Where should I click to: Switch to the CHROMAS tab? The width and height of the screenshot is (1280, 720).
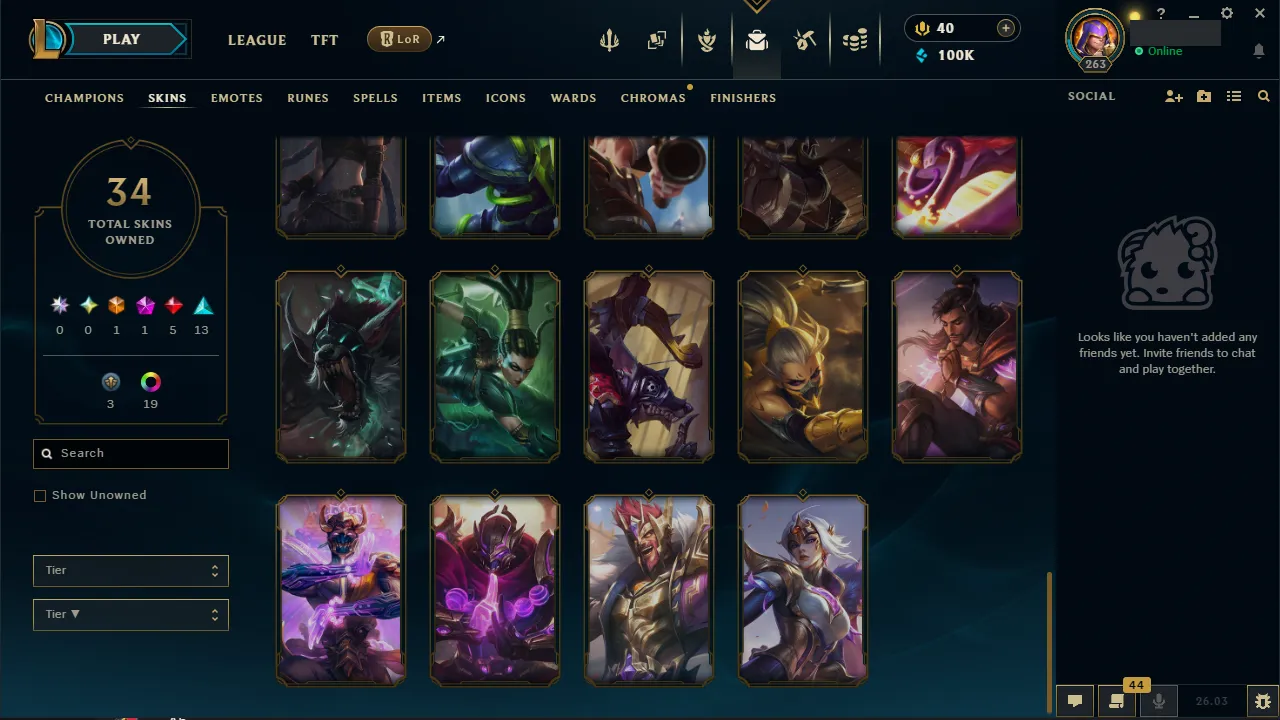coord(653,98)
